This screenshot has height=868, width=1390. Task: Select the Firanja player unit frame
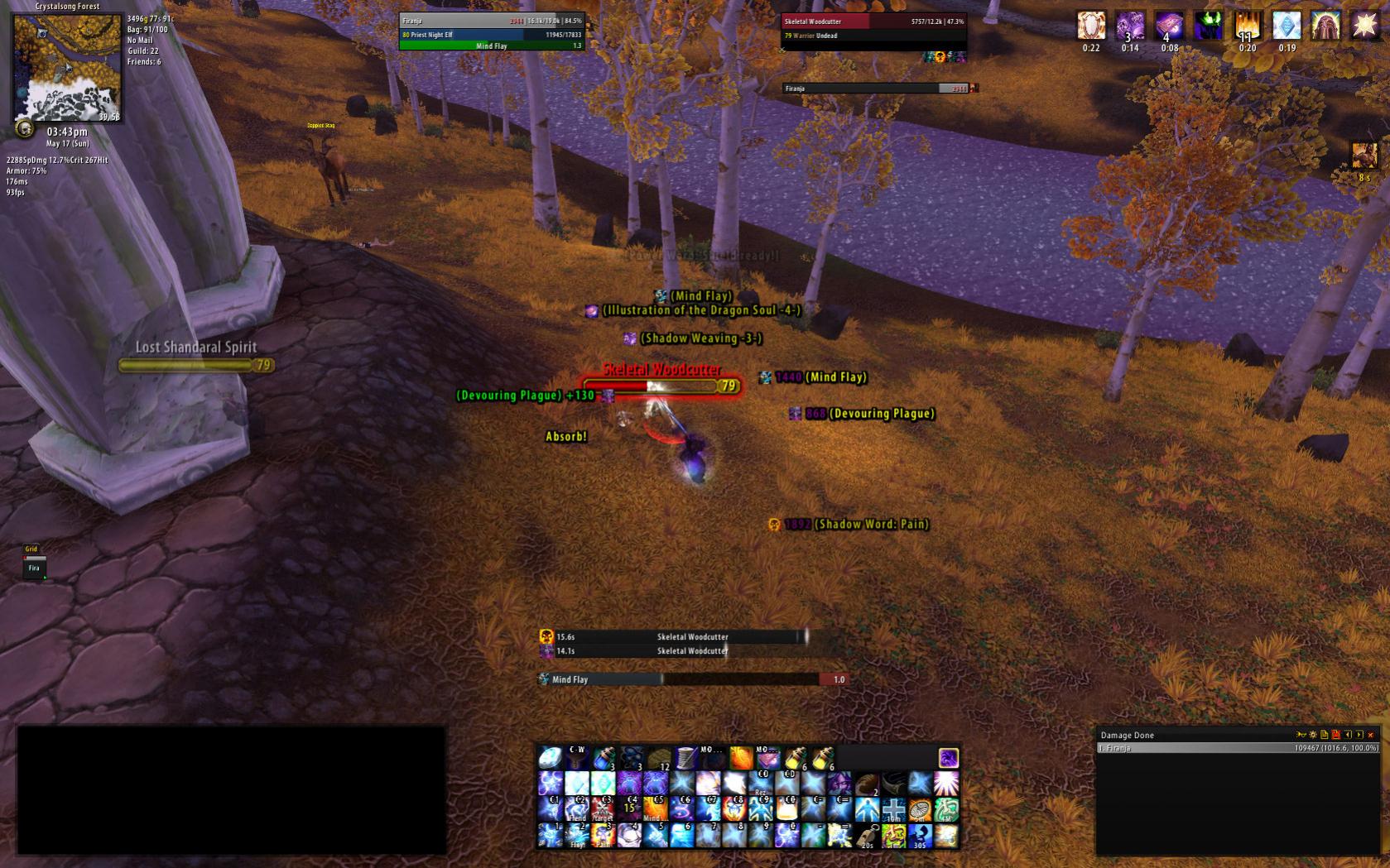click(x=492, y=27)
